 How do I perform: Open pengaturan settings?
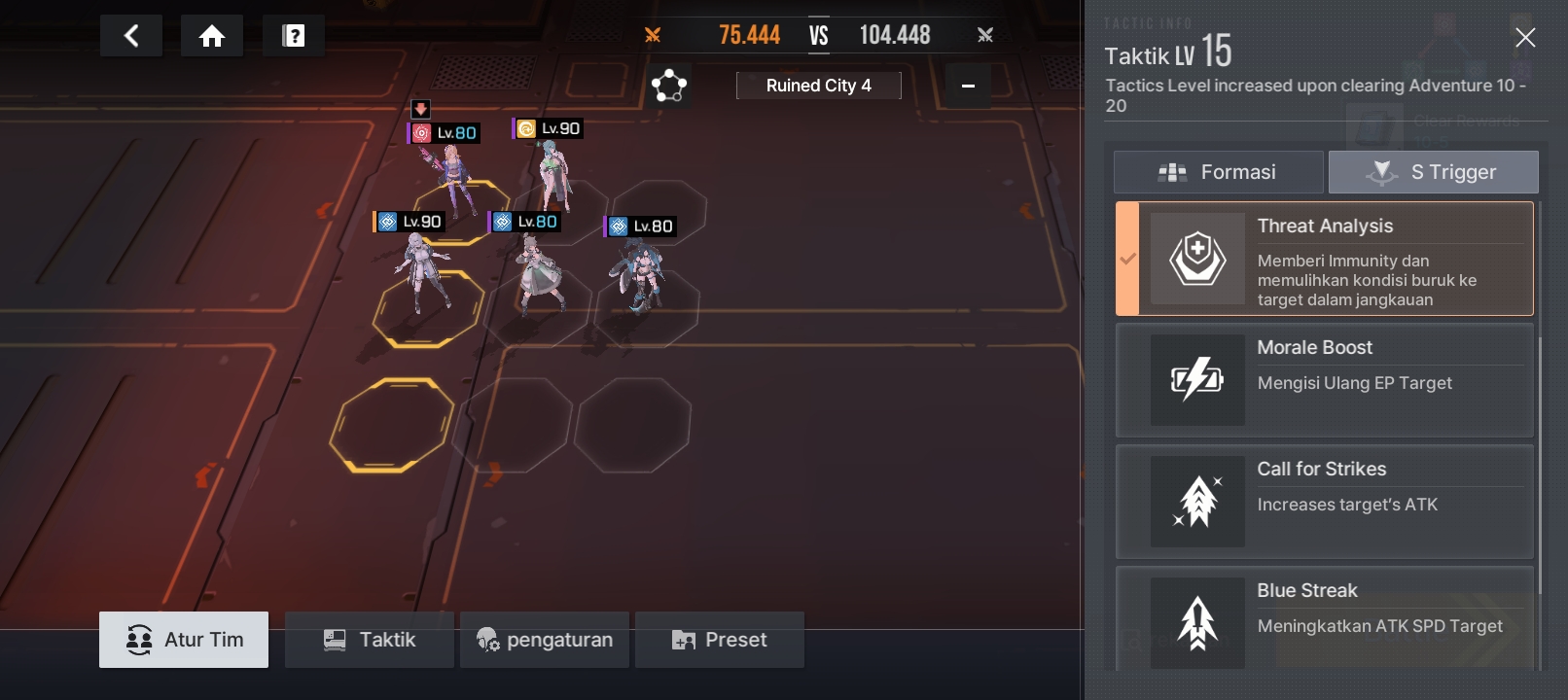(x=544, y=640)
